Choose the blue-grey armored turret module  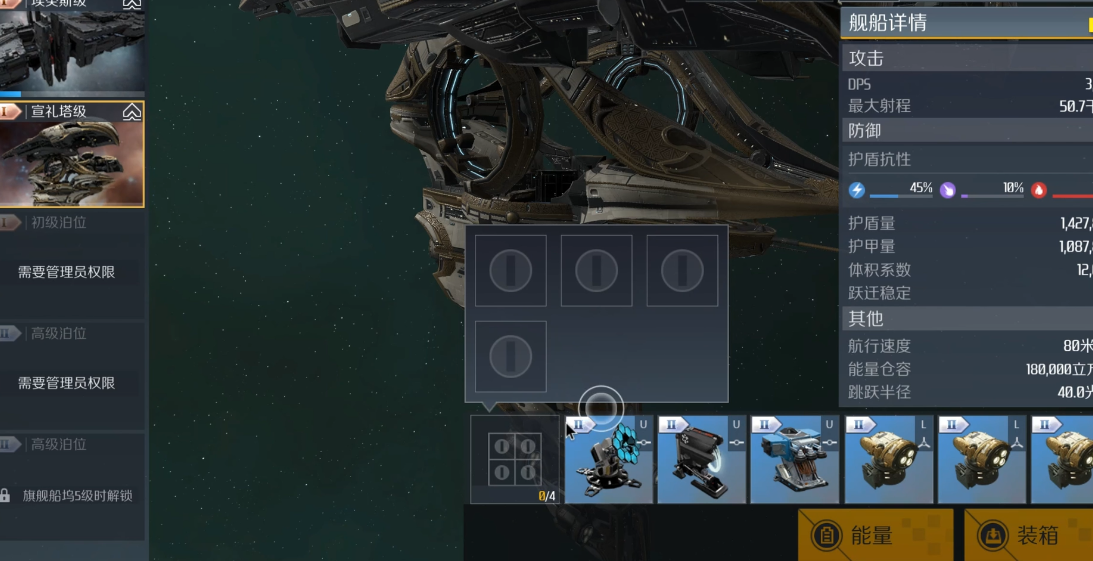[x=794, y=460]
